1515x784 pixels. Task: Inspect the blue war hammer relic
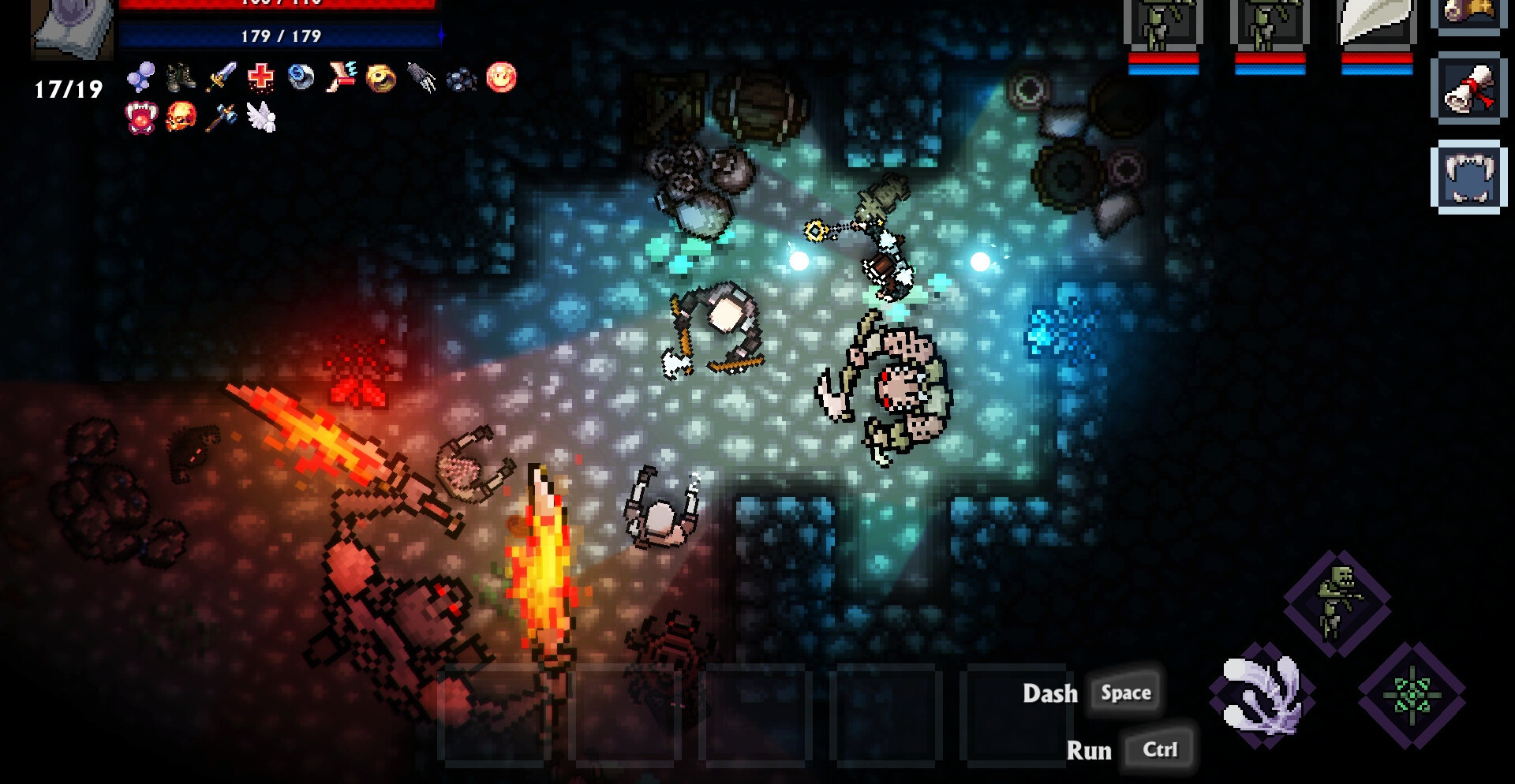pyautogui.click(x=222, y=118)
